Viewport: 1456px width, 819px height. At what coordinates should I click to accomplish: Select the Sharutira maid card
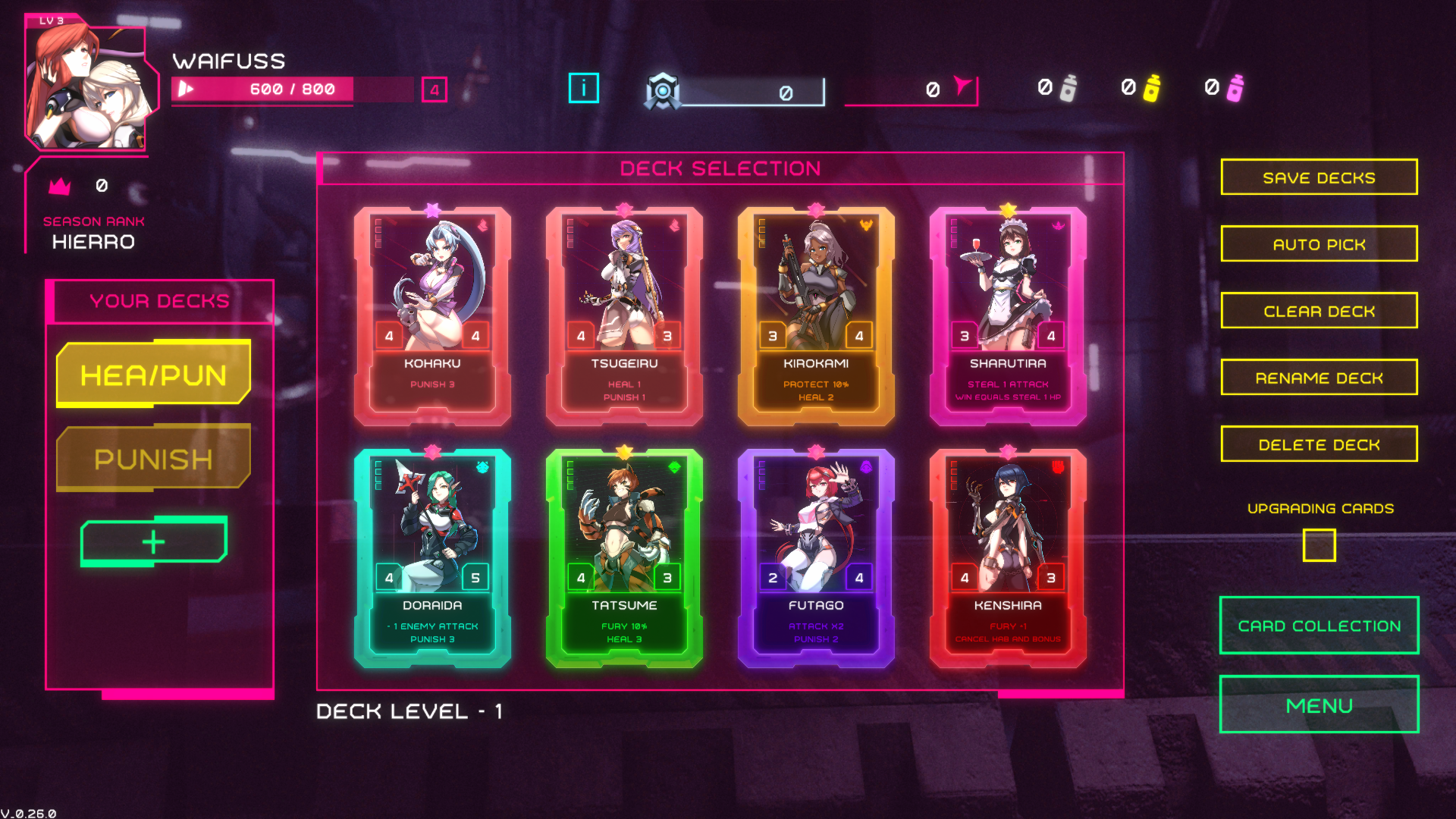pyautogui.click(x=1008, y=315)
